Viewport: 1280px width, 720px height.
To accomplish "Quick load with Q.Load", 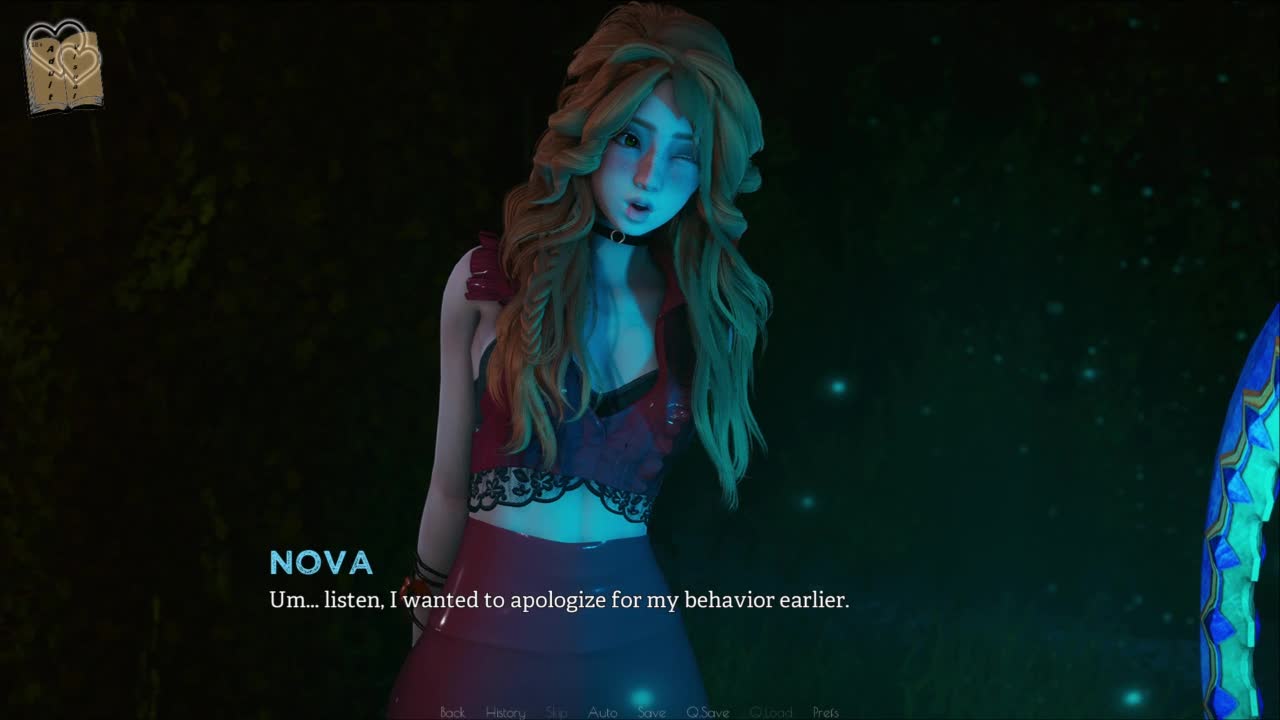I will (x=770, y=712).
